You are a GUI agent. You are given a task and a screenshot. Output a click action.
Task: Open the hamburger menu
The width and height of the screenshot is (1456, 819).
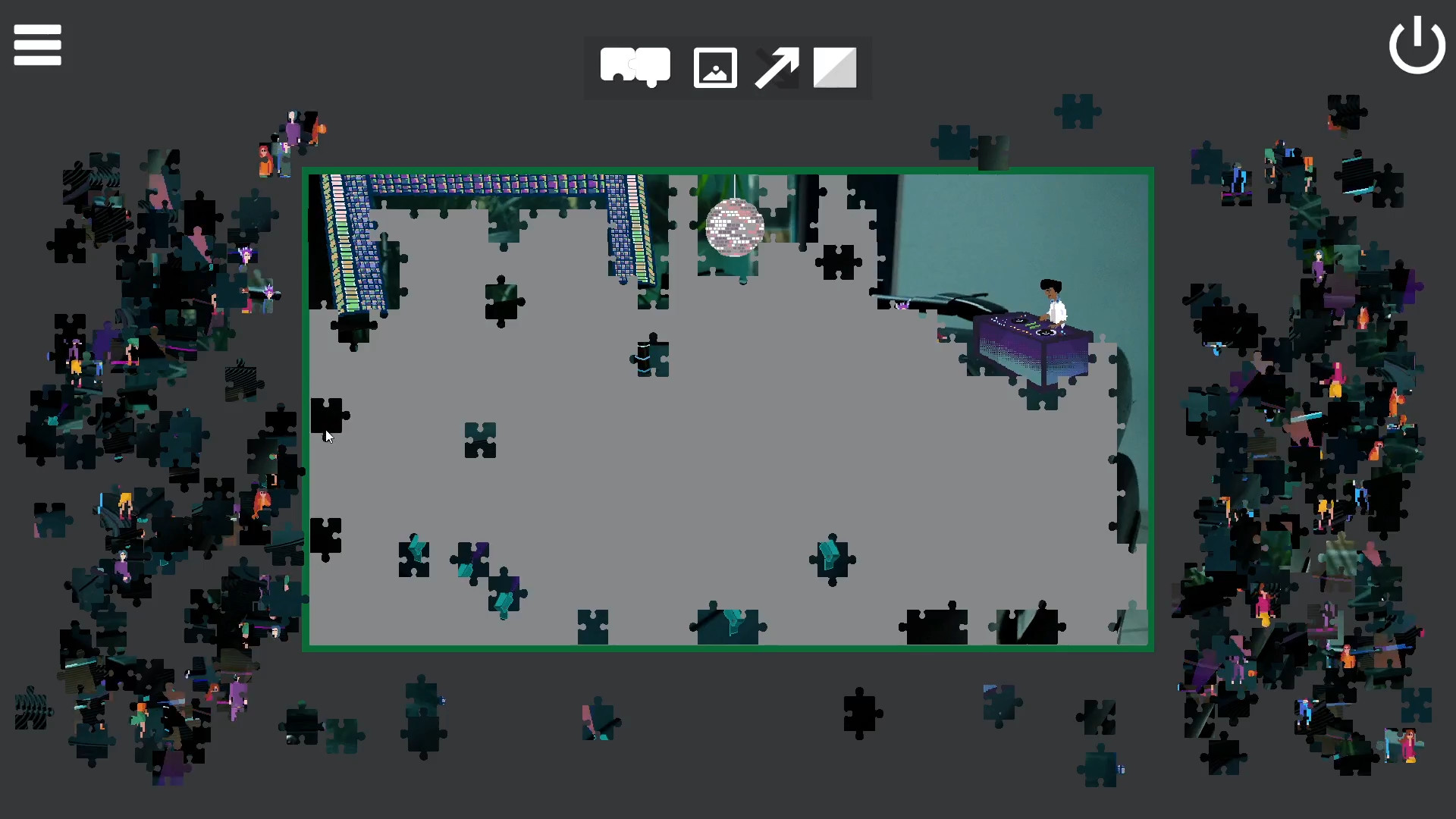(36, 44)
